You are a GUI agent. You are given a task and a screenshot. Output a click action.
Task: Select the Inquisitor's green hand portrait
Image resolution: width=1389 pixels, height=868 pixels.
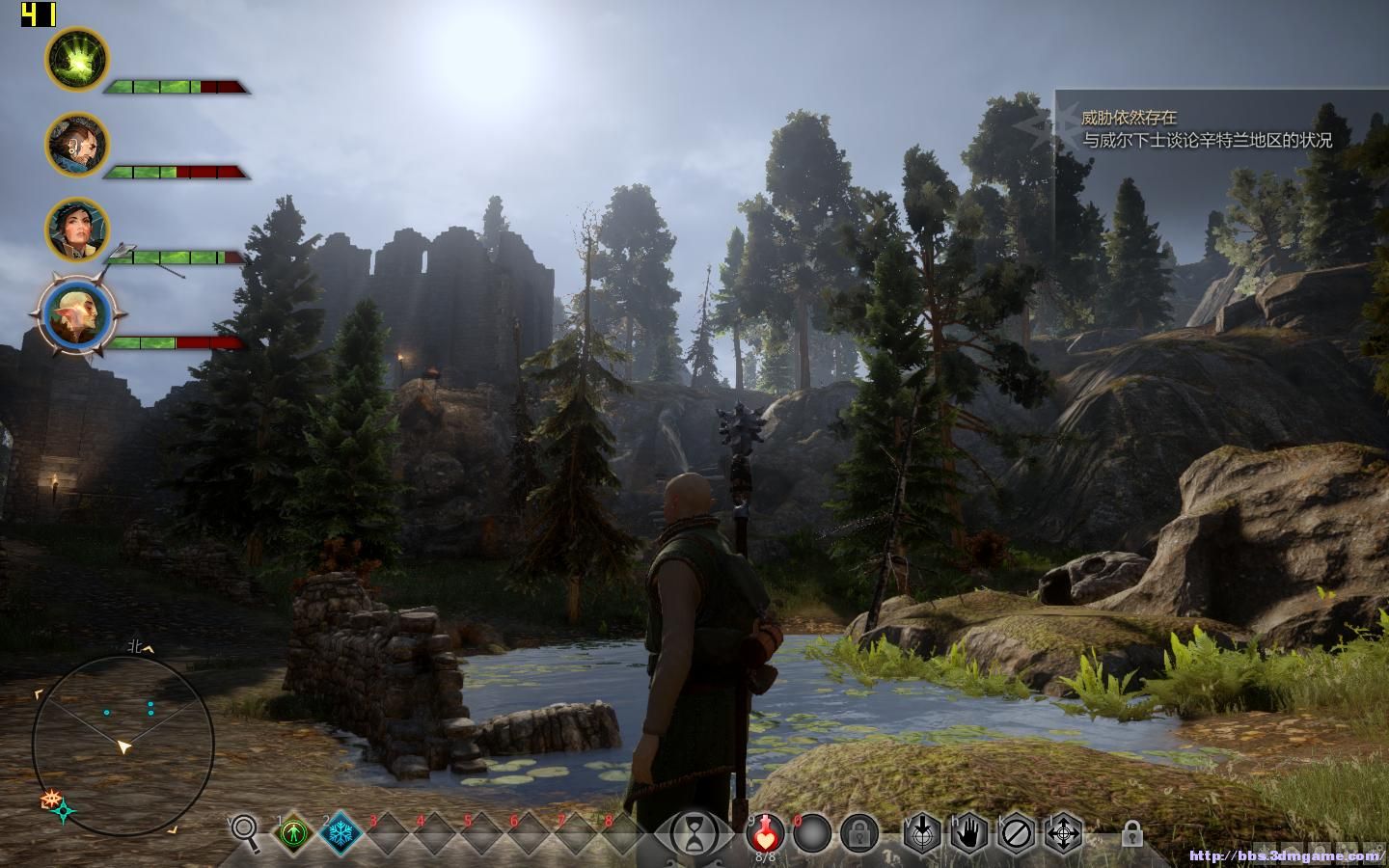tap(77, 59)
